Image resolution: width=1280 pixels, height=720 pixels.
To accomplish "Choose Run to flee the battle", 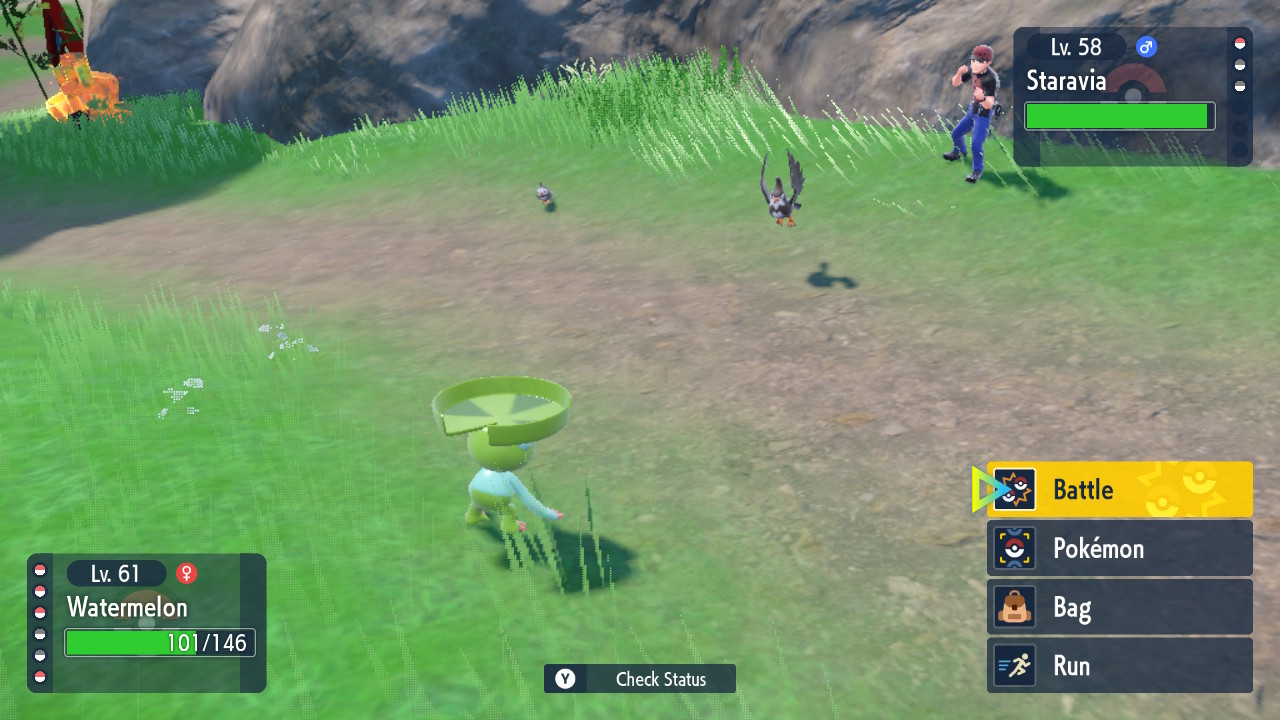I will (x=1119, y=666).
